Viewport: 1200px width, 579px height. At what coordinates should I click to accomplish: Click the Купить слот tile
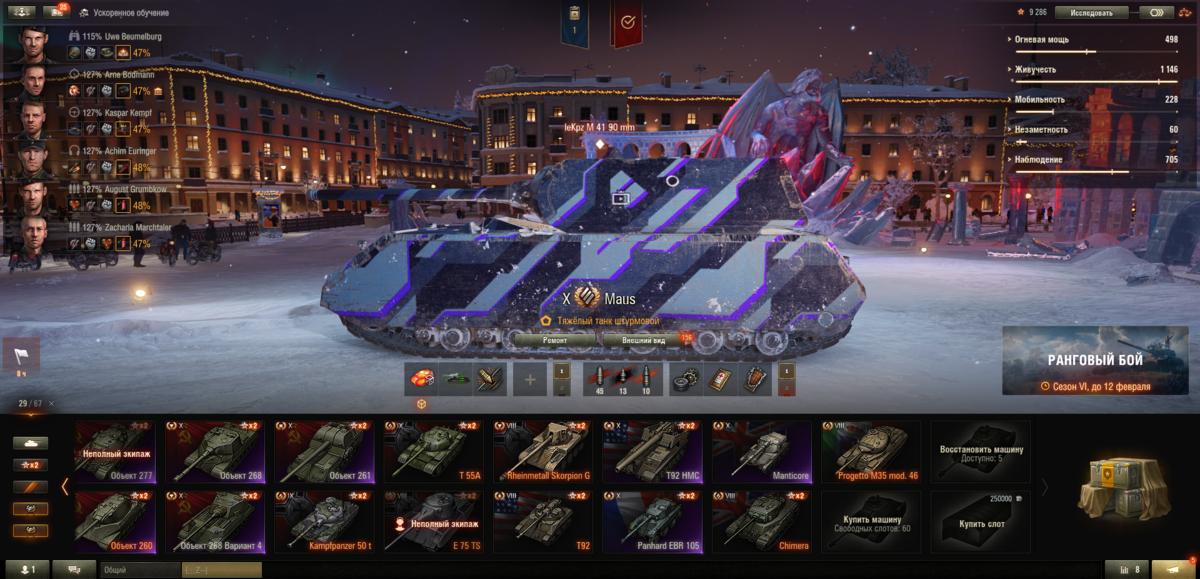click(981, 521)
